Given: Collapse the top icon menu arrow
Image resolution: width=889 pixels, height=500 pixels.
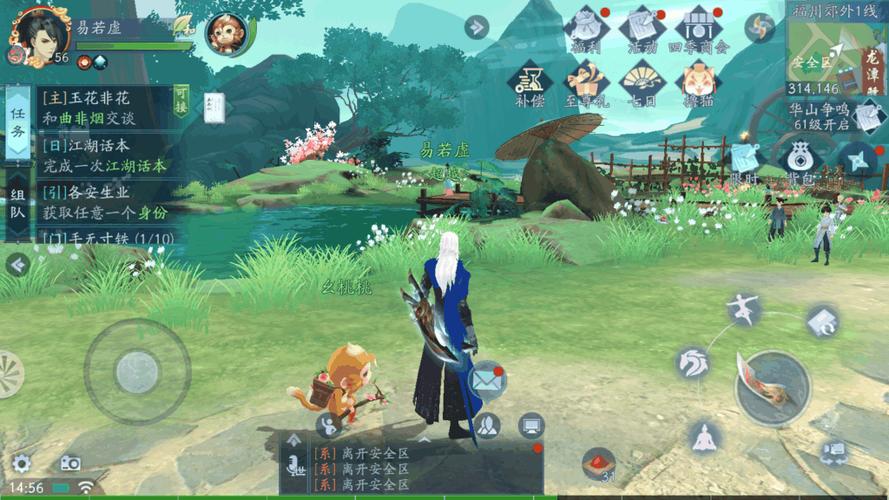Looking at the screenshot, I should click(477, 27).
